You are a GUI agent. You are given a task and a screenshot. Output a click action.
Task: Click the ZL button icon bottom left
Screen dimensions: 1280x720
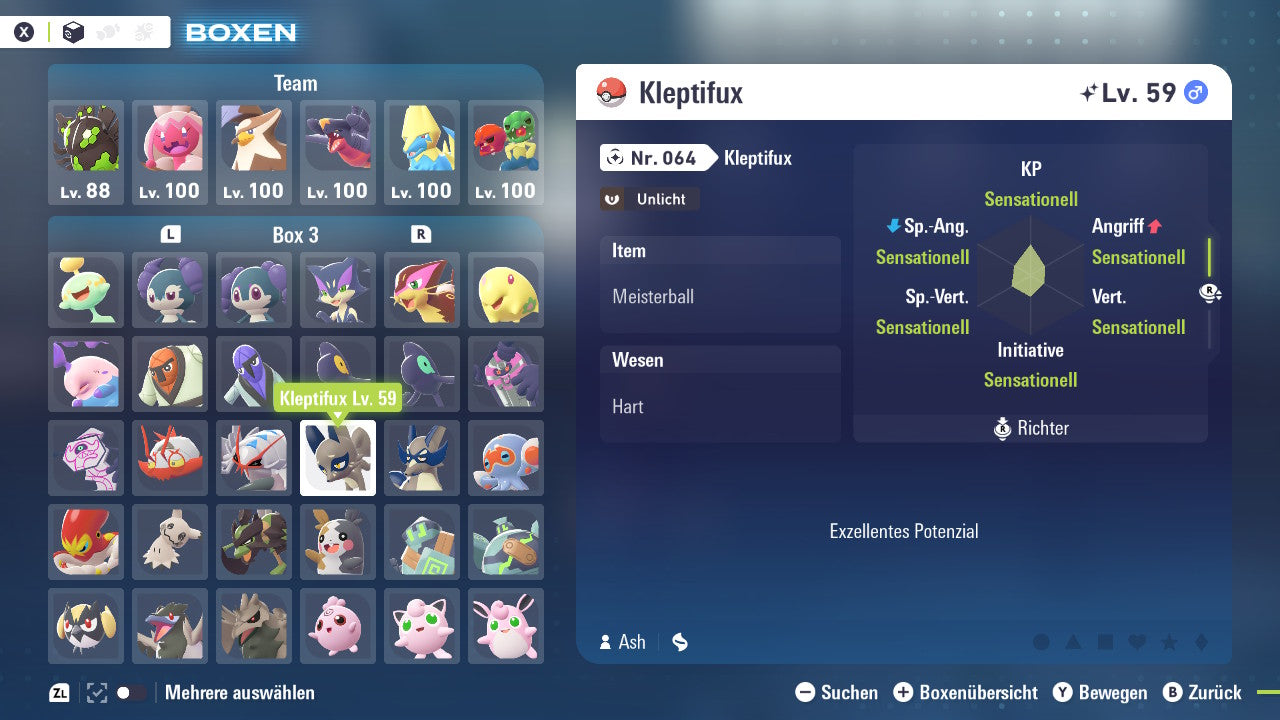[x=57, y=692]
